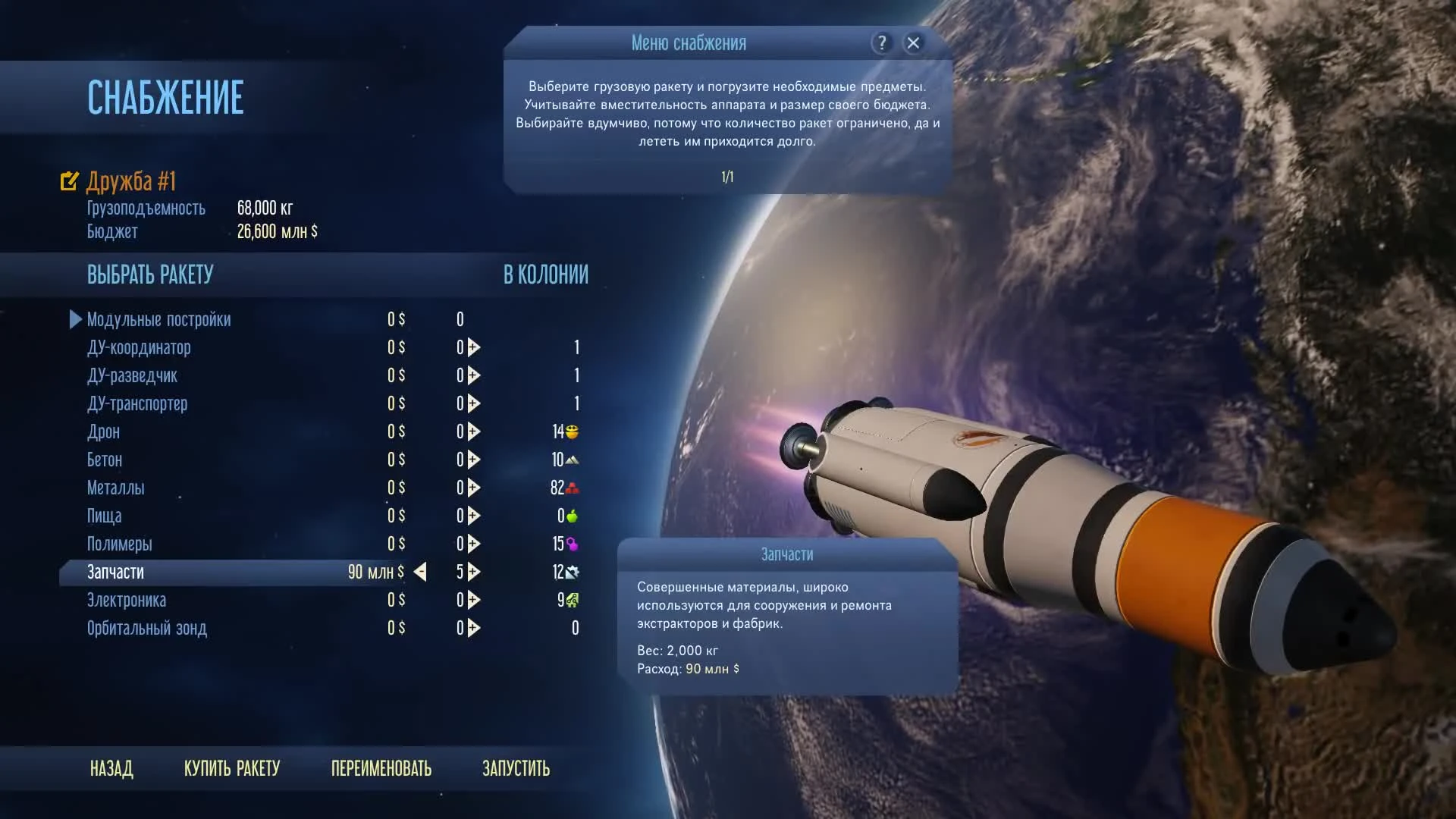The height and width of the screenshot is (819, 1456).
Task: Click the concrete icon next to Бетон's 10
Action: (x=573, y=460)
